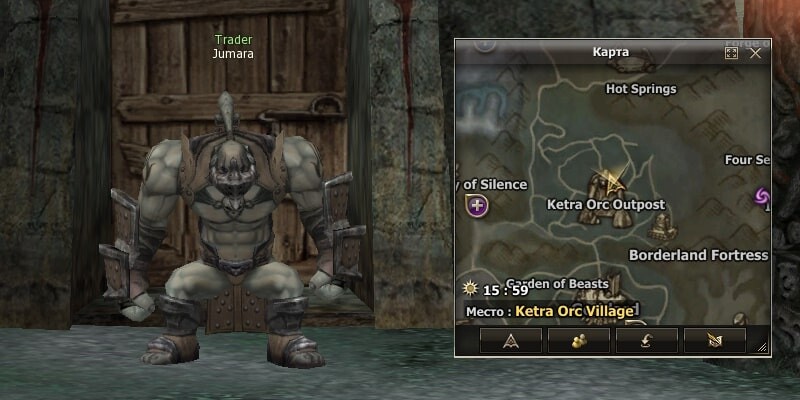Screen dimensions: 800x400
Task: Select the Ketra Orc Outpost map location
Action: 605,204
